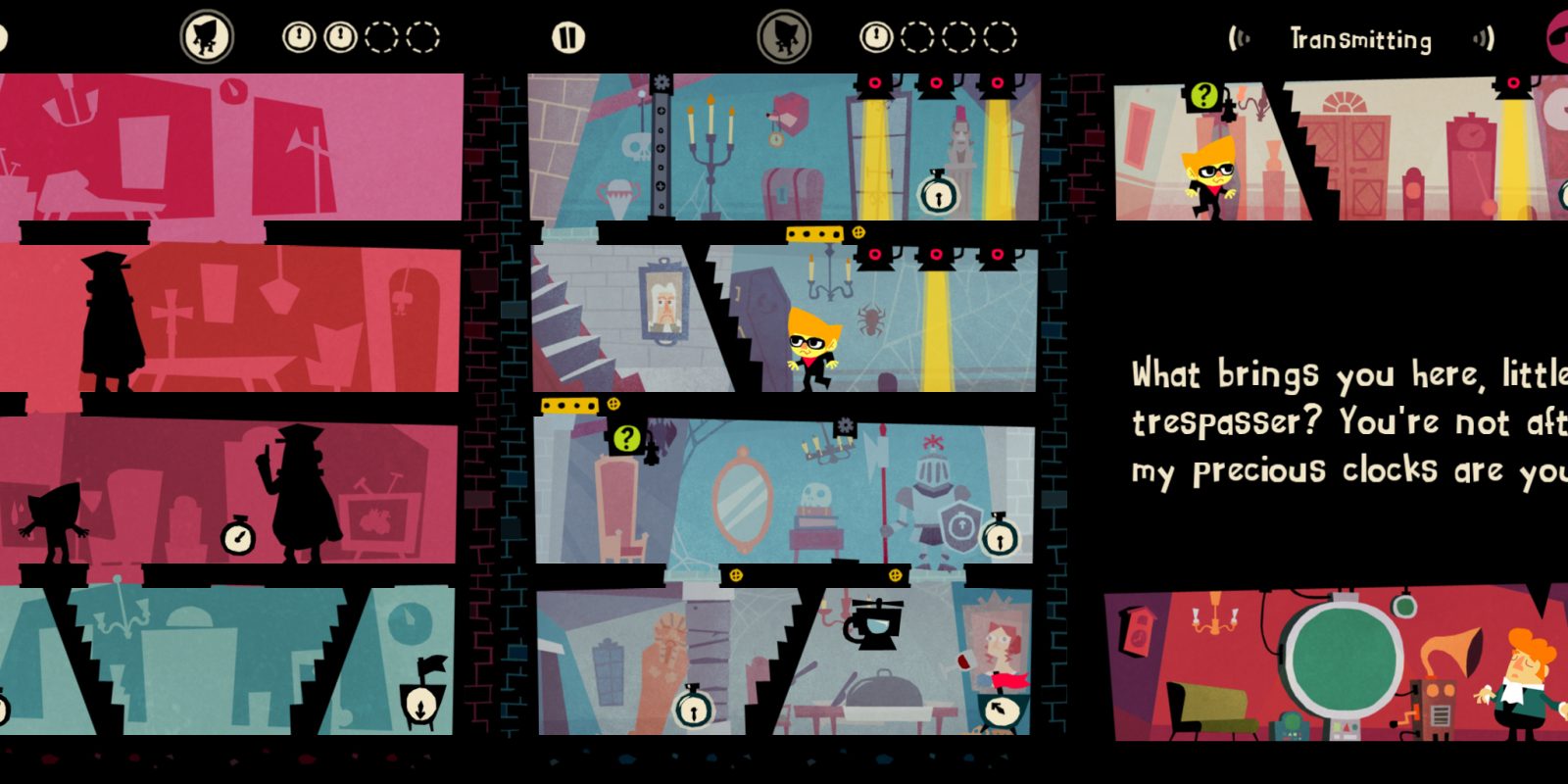Viewport: 1568px width, 784px height.
Task: Tap the red telephone icon
Action: click(x=1557, y=37)
